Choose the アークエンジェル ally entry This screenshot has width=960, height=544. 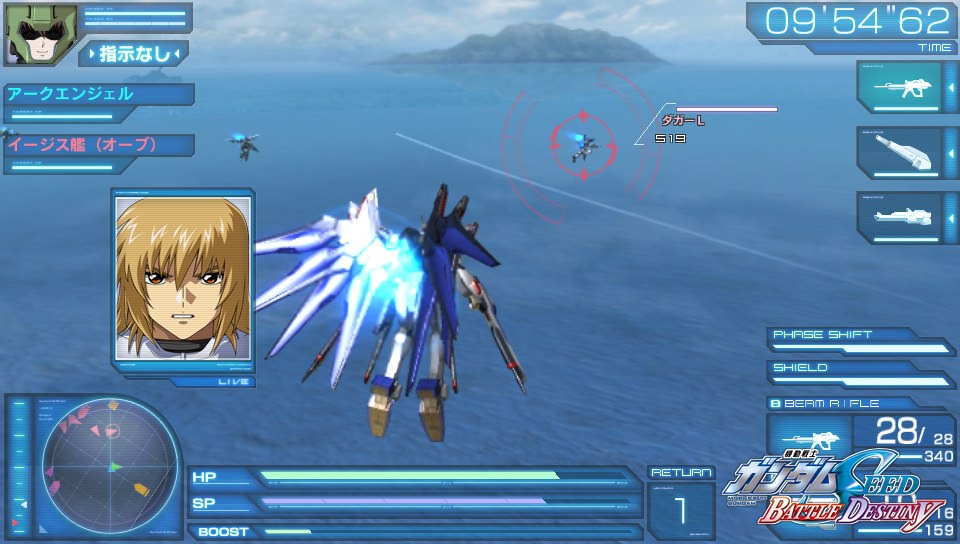point(97,95)
